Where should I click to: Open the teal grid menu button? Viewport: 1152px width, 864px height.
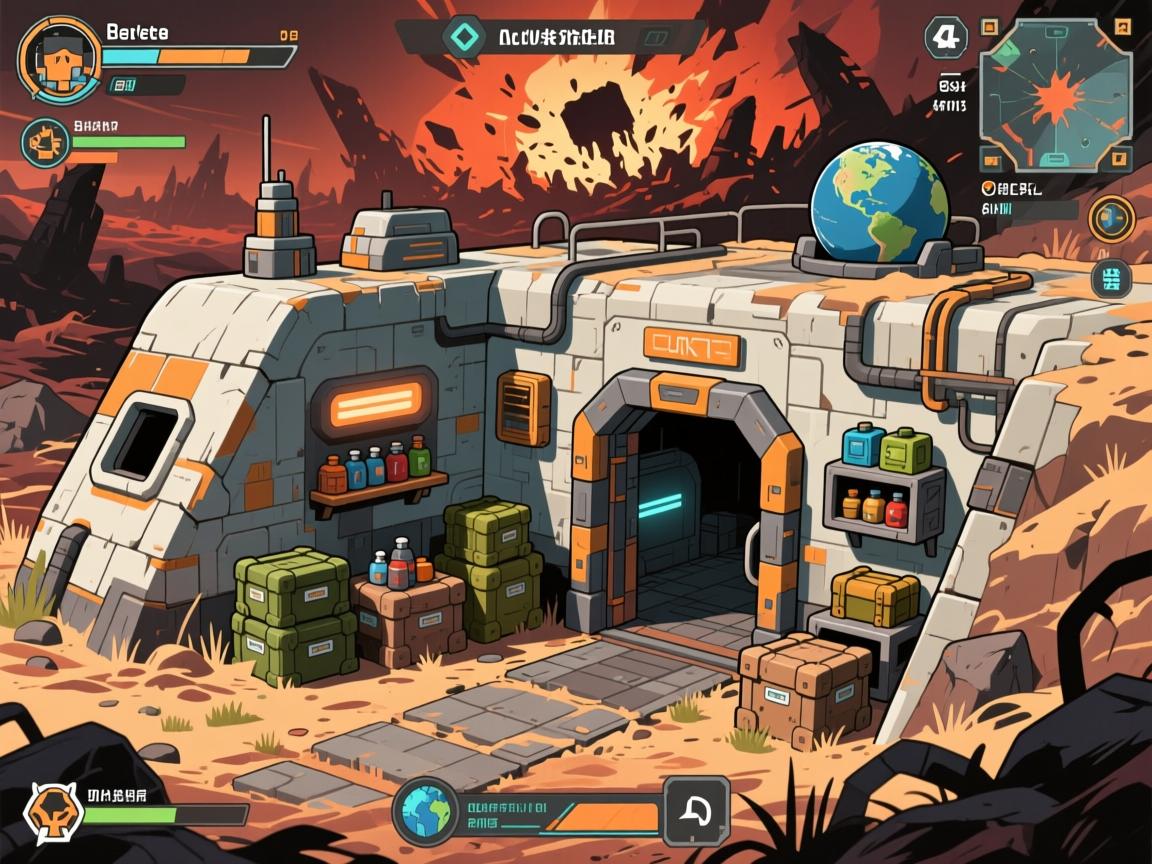1110,279
